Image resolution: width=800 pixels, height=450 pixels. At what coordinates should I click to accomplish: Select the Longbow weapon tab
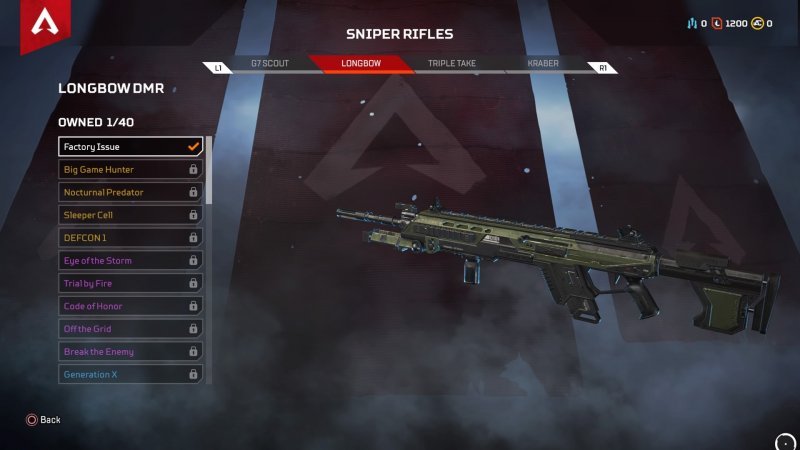click(x=359, y=63)
